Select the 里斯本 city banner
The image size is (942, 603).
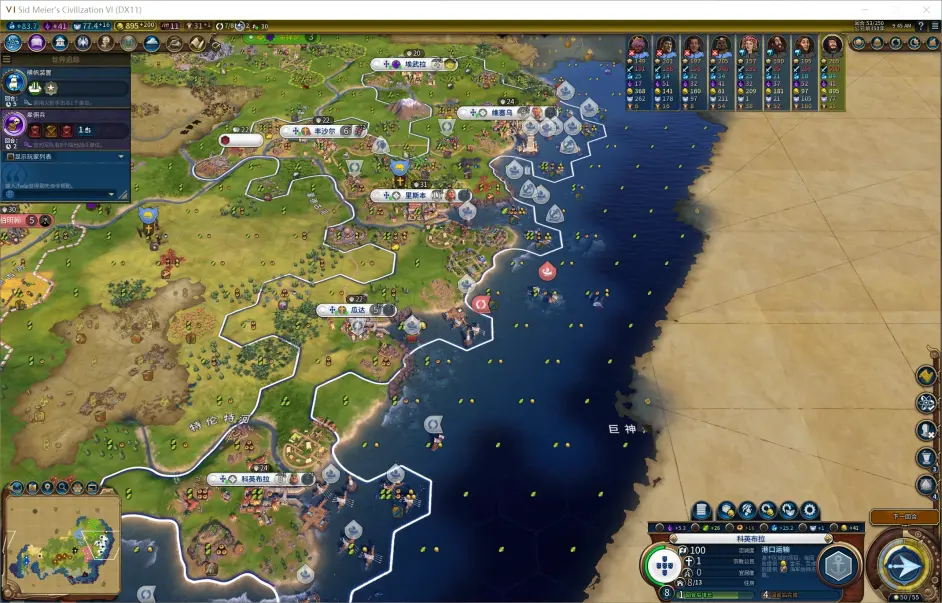coord(414,196)
